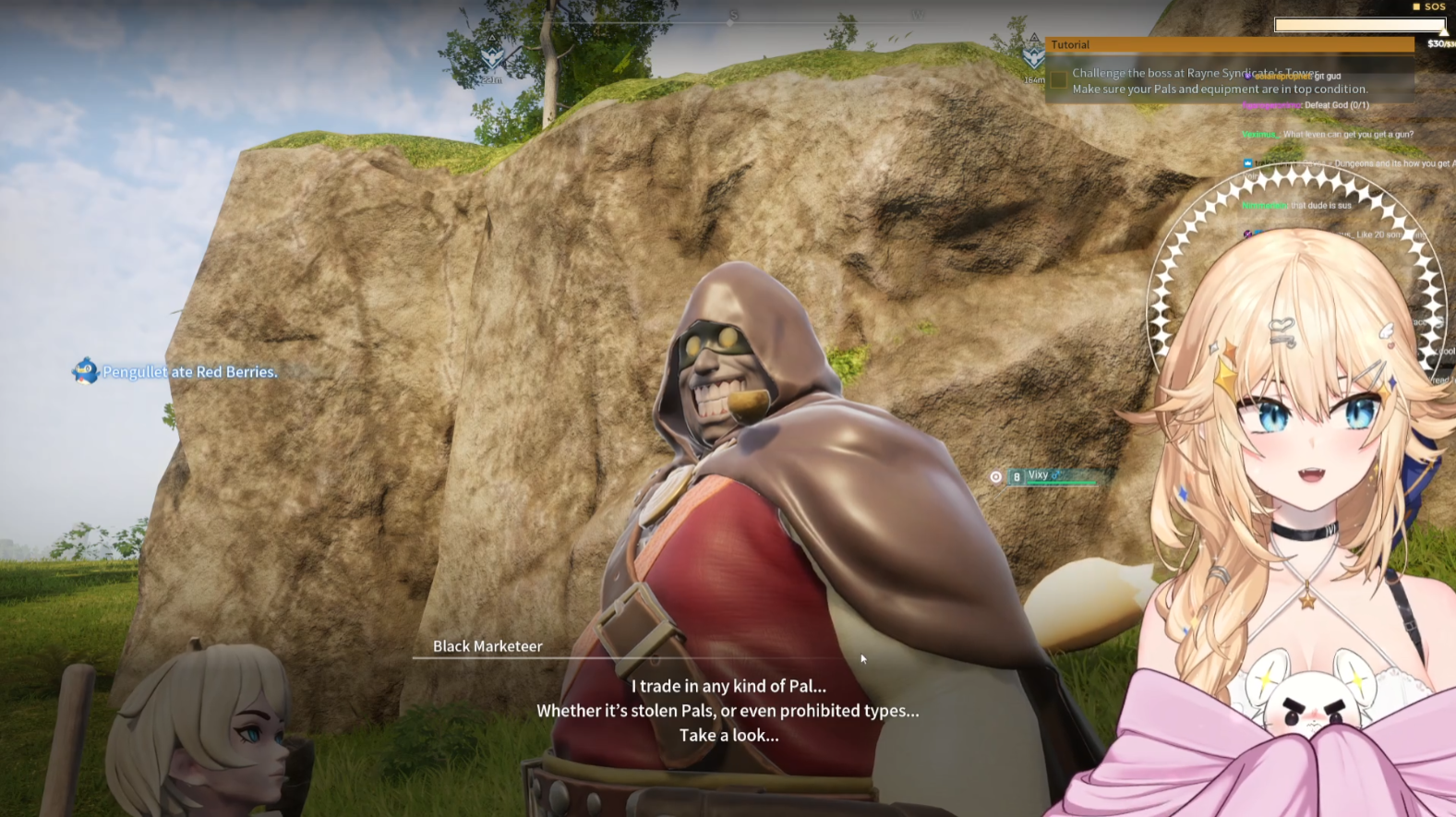Click the stream chat message about guns
The height and width of the screenshot is (817, 1456).
point(1329,135)
